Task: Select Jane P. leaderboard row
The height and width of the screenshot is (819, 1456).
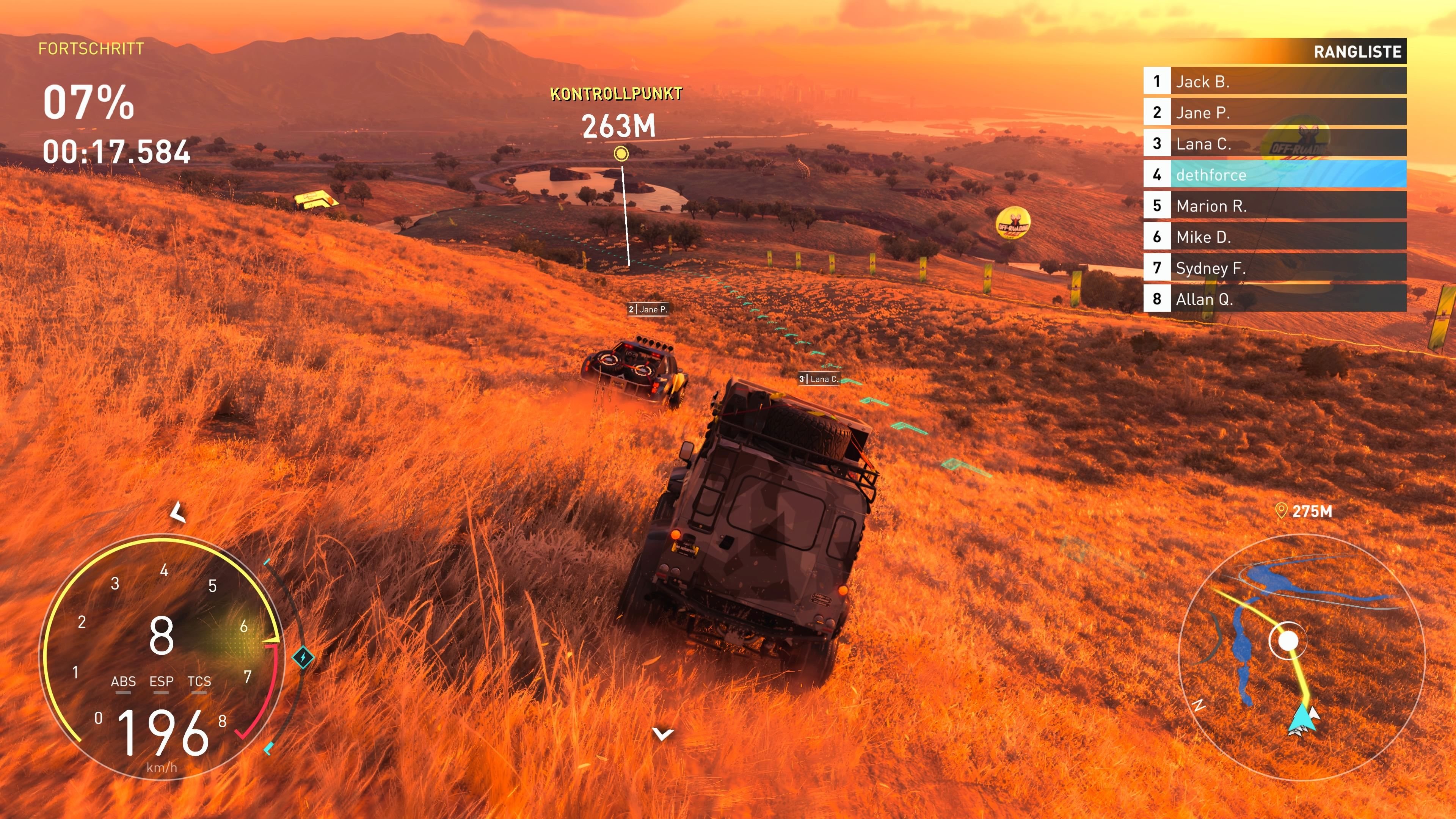Action: click(x=1274, y=113)
